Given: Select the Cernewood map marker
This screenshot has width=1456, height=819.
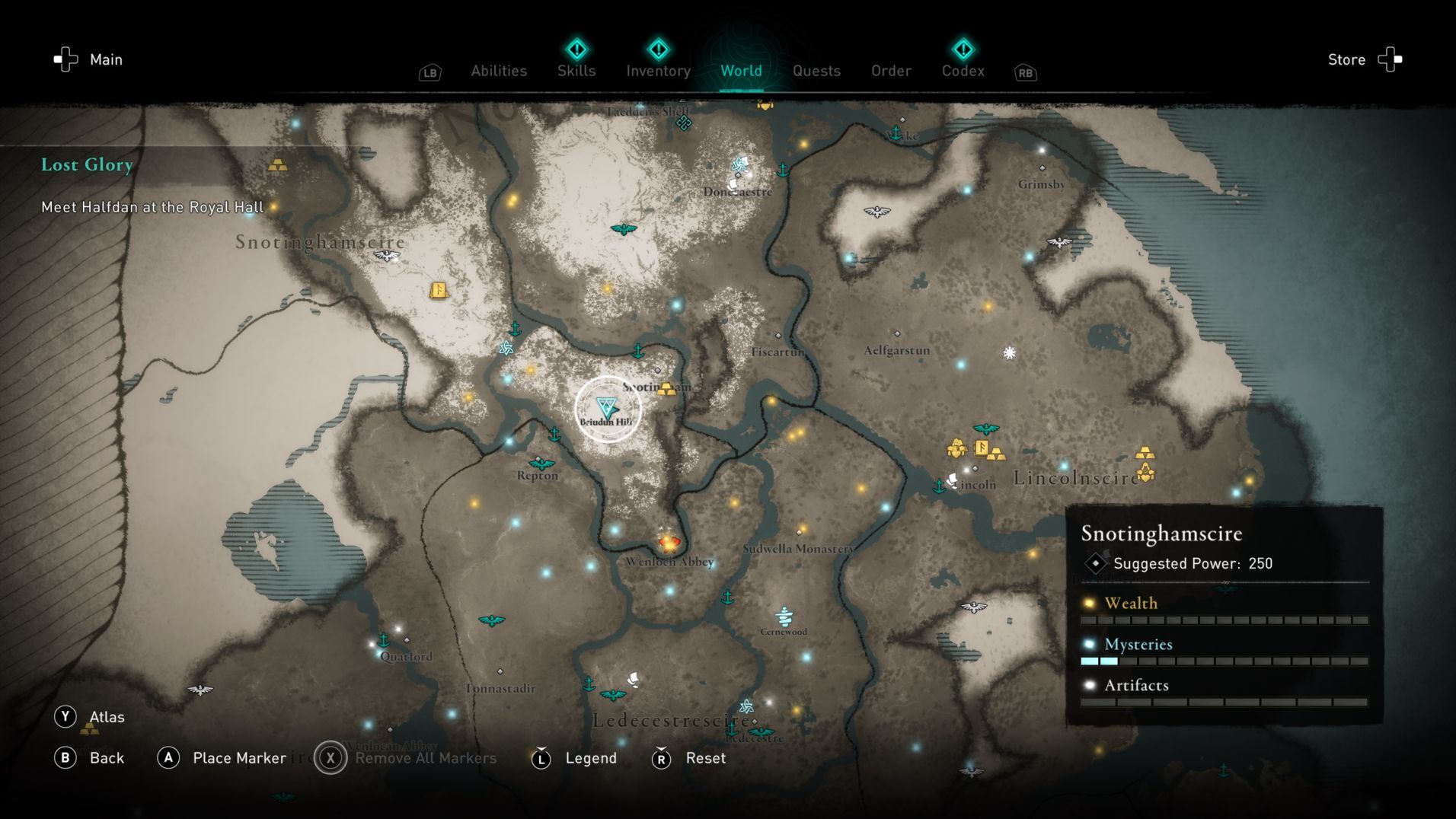Looking at the screenshot, I should click(784, 616).
